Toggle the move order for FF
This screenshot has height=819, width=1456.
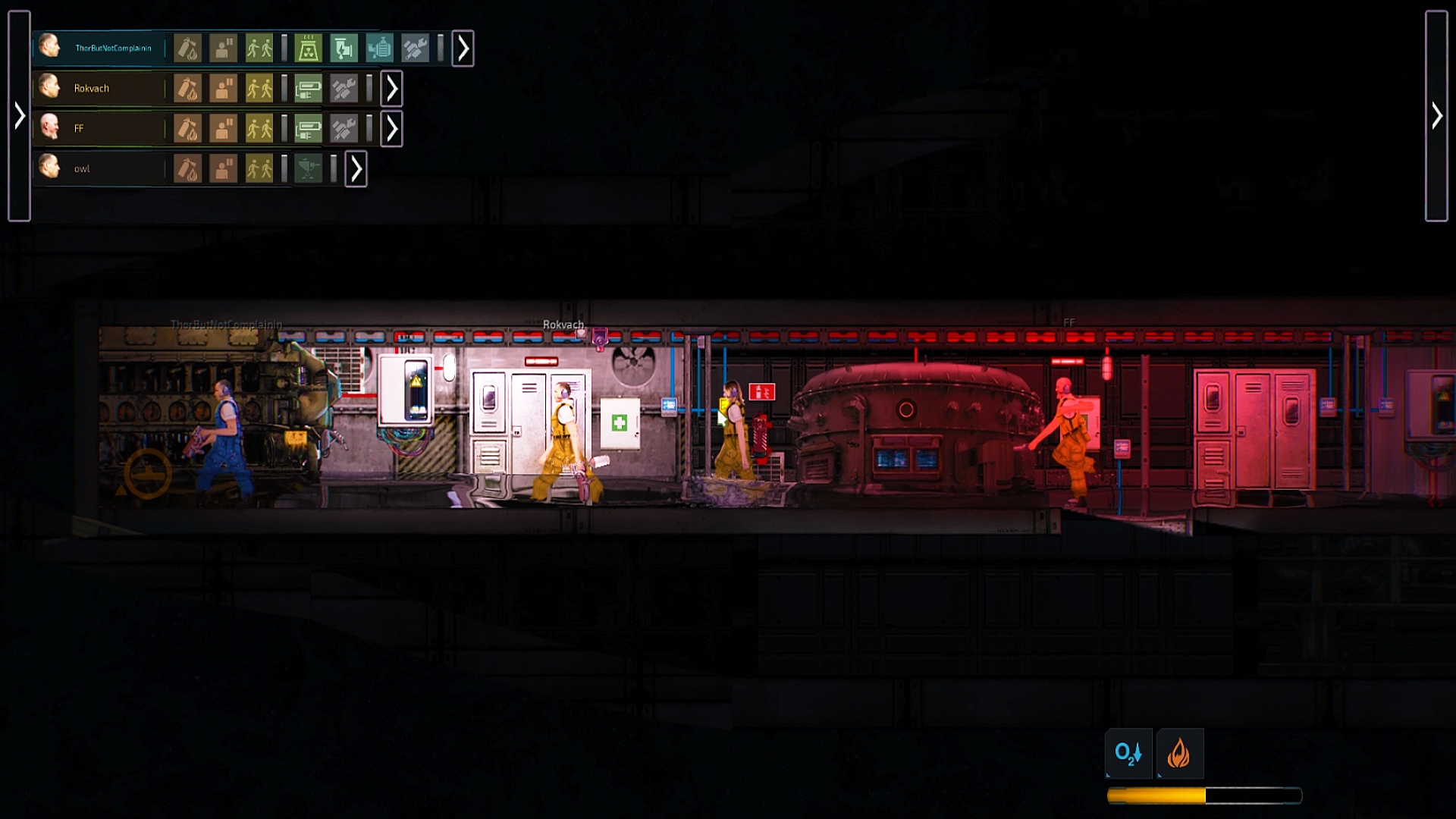click(x=260, y=128)
